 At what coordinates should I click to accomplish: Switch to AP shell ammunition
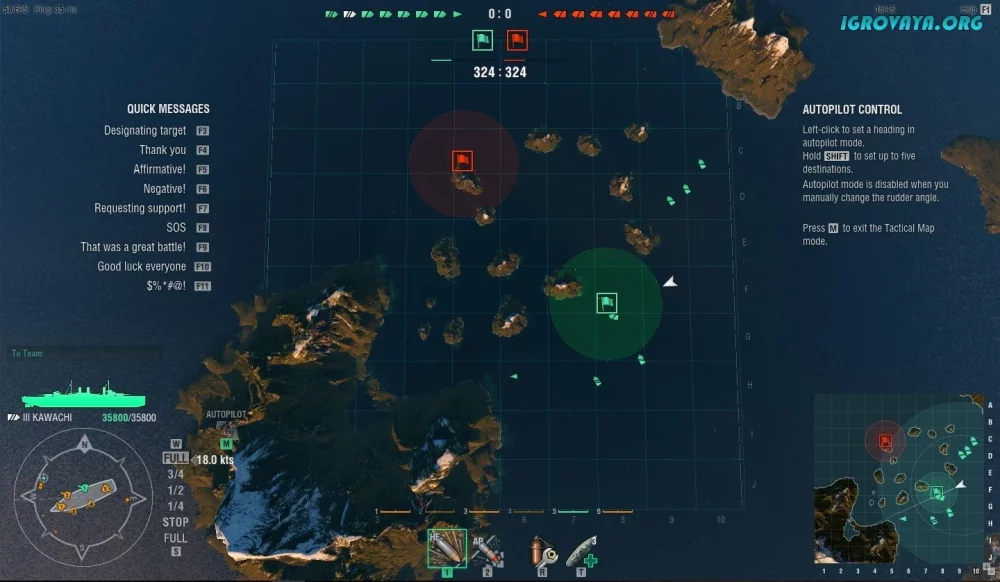pos(488,550)
